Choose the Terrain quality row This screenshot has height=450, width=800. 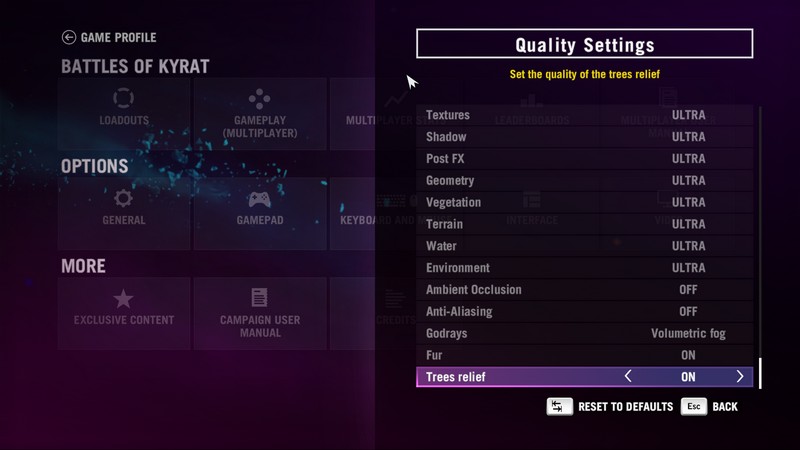tap(584, 224)
